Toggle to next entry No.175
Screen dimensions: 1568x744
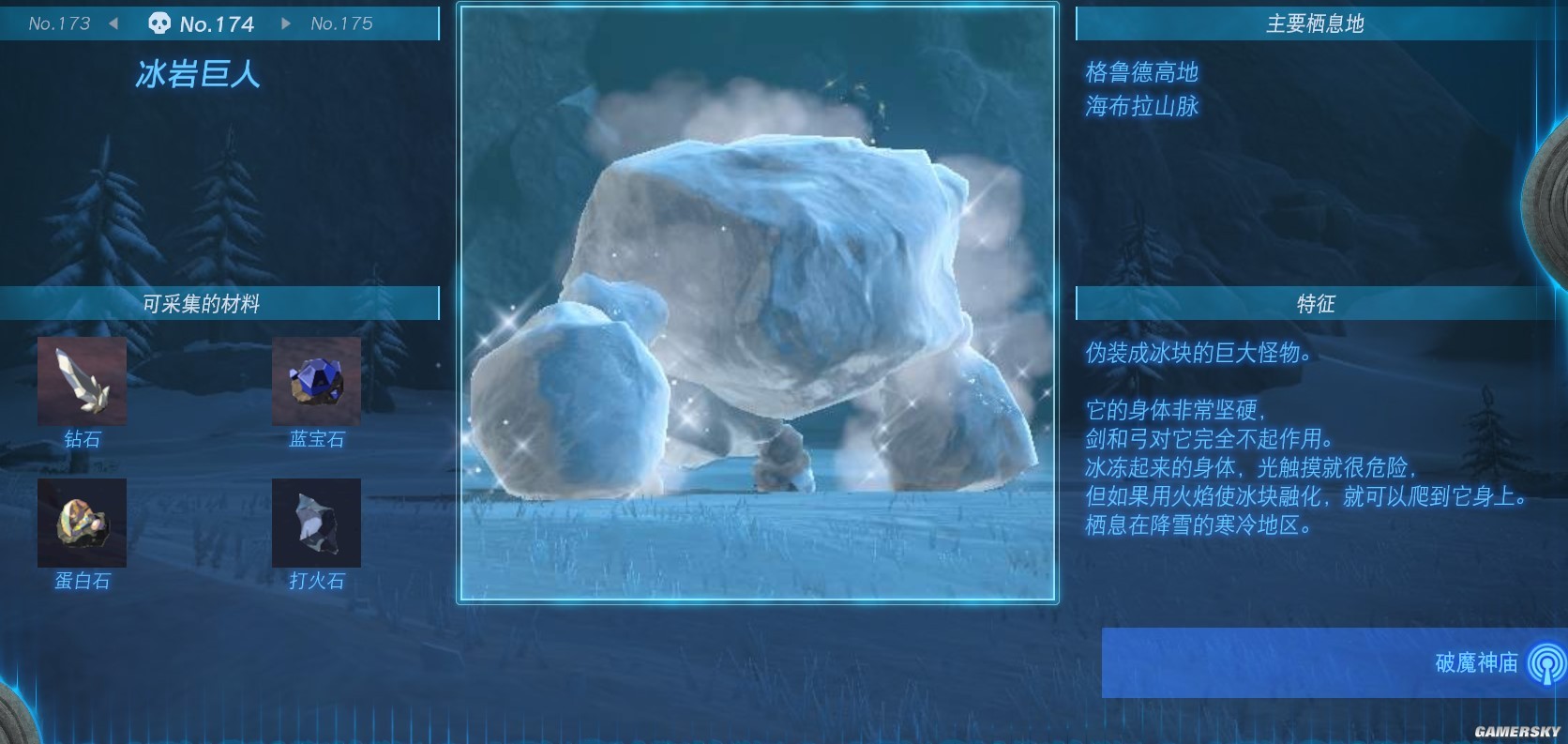coord(341,23)
